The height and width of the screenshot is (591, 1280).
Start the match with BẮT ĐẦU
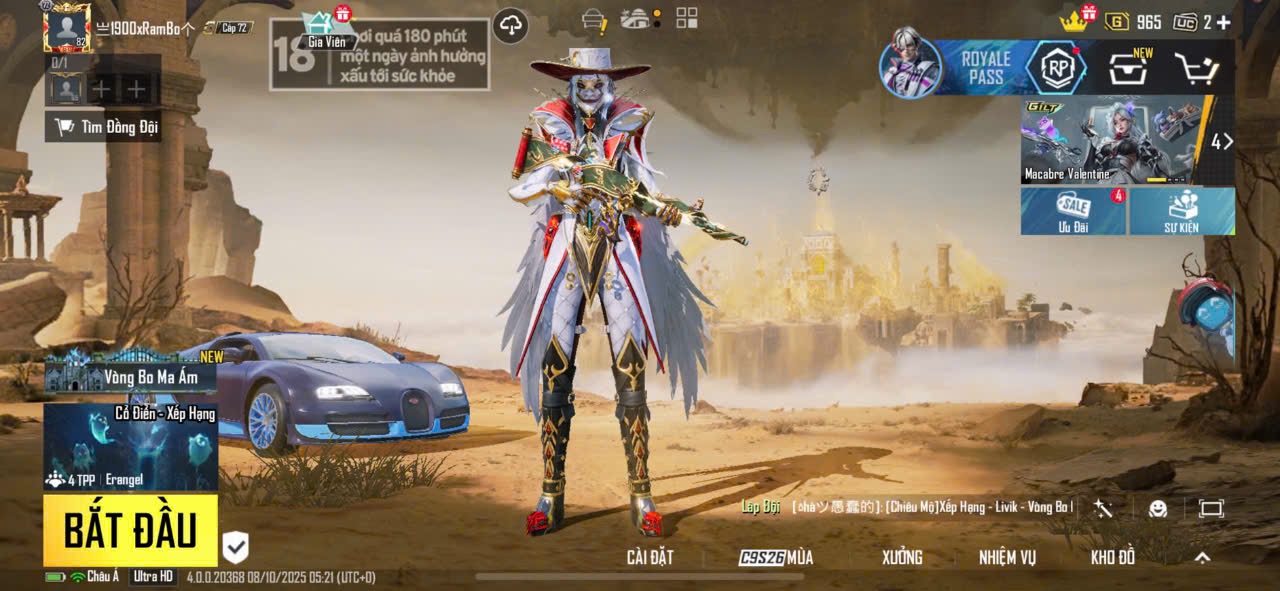(130, 530)
